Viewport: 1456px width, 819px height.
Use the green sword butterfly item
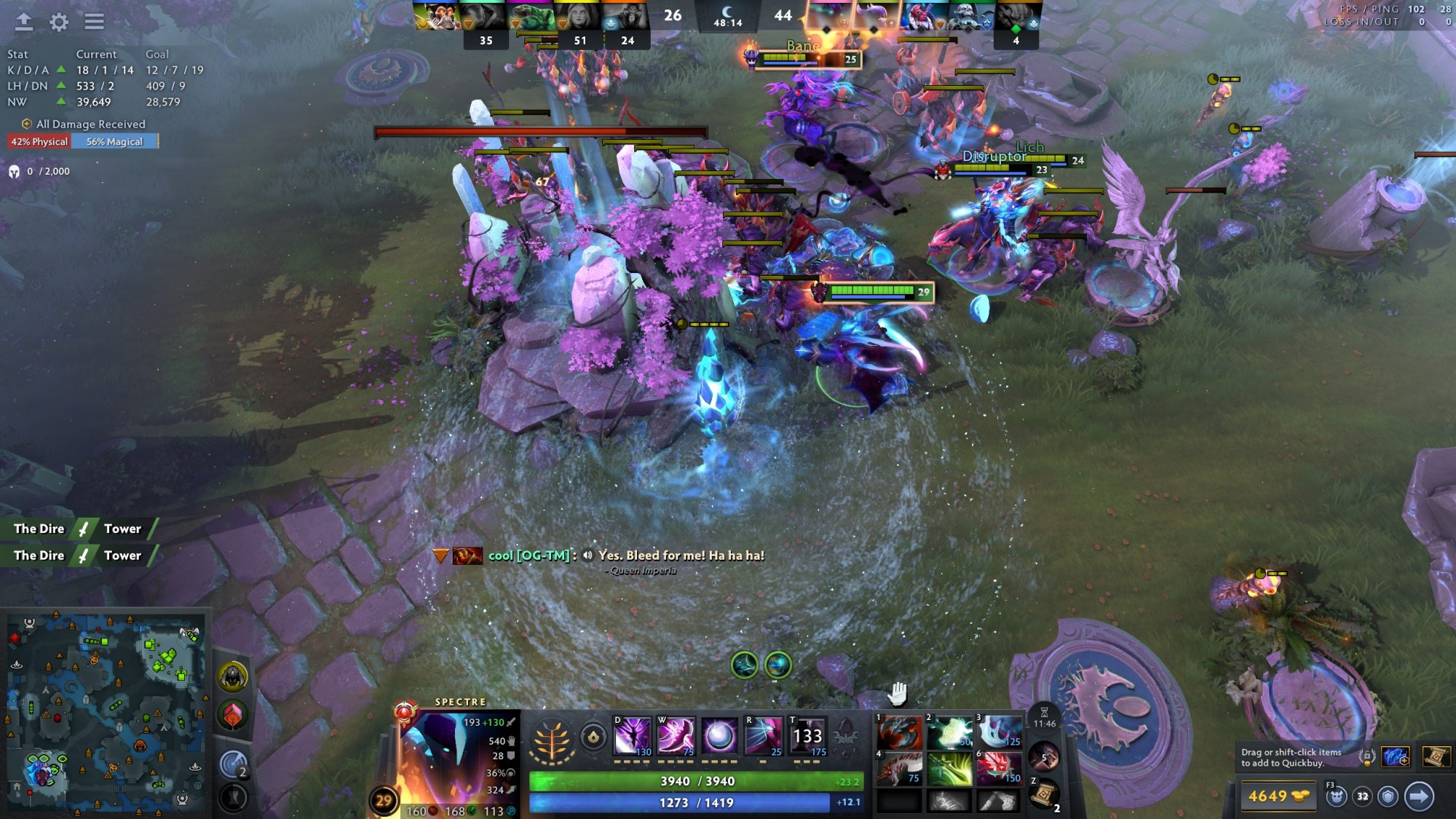click(949, 769)
